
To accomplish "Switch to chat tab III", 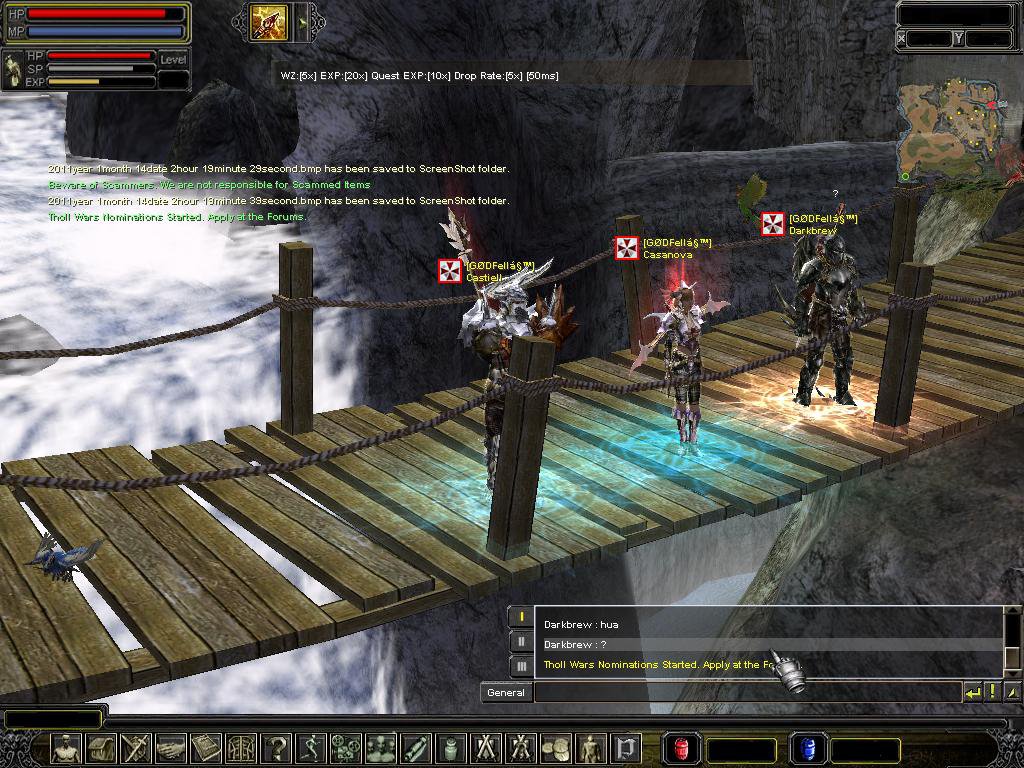I will pyautogui.click(x=521, y=666).
